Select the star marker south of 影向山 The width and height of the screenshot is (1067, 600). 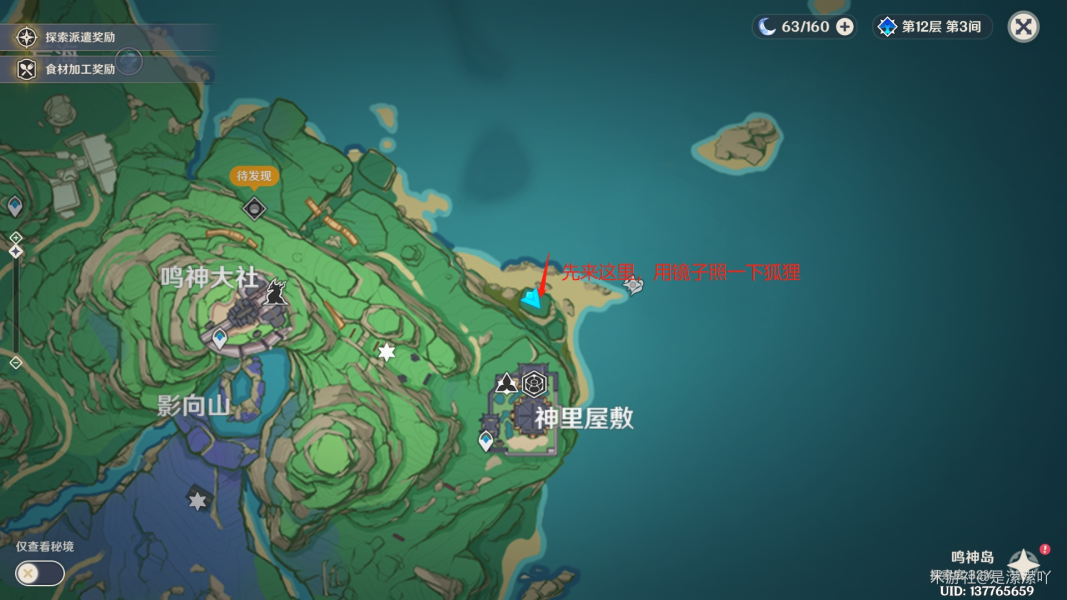click(x=198, y=500)
